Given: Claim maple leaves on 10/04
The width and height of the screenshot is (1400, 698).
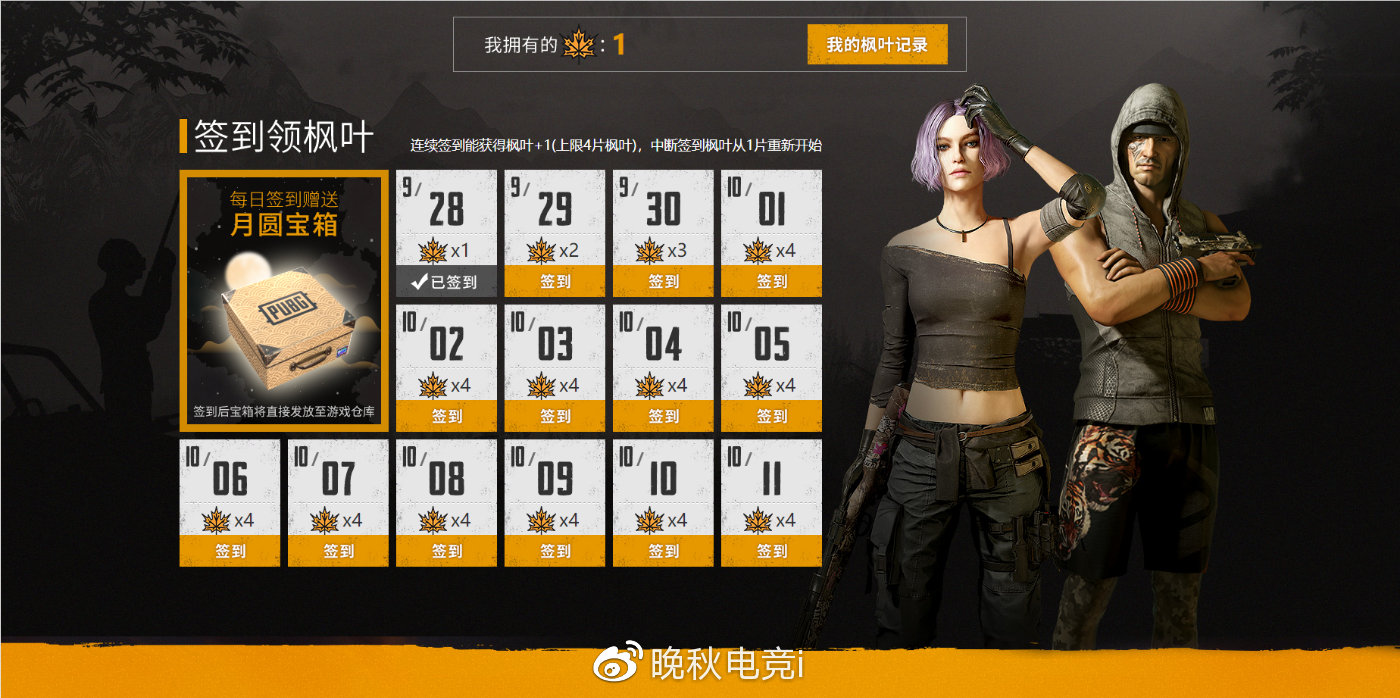Looking at the screenshot, I should [663, 416].
